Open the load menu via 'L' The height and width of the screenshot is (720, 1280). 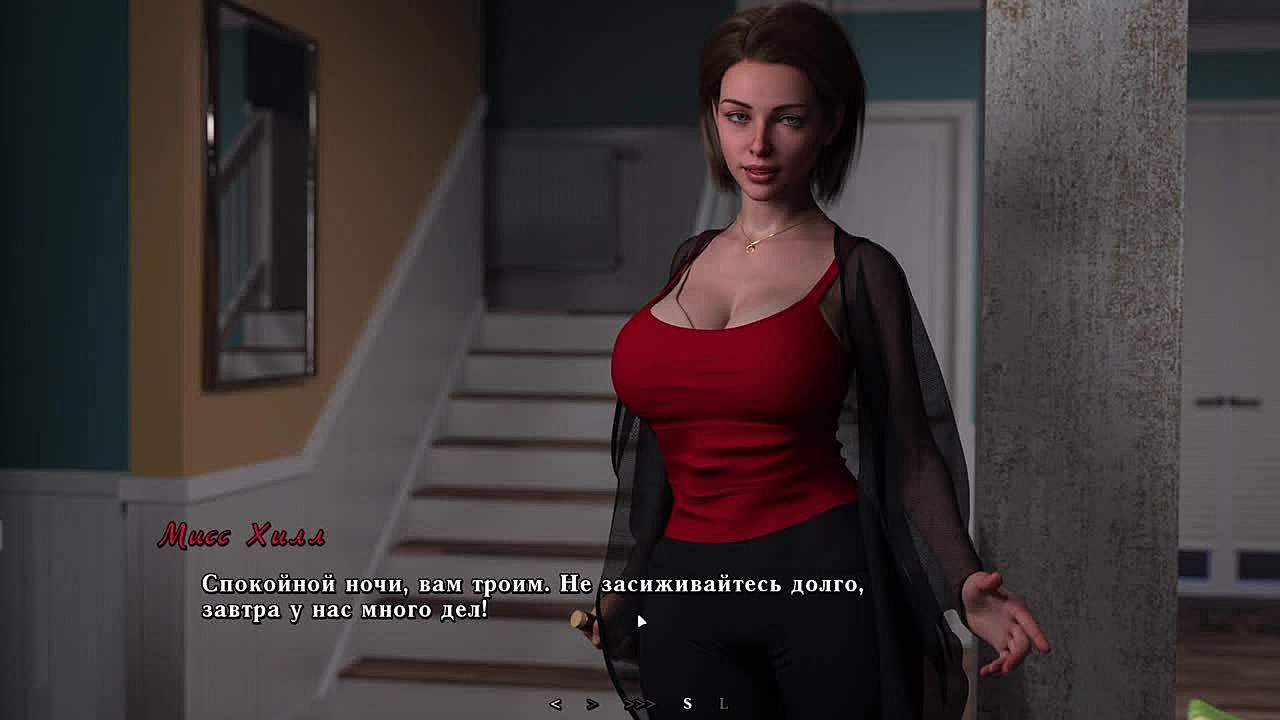coord(724,704)
